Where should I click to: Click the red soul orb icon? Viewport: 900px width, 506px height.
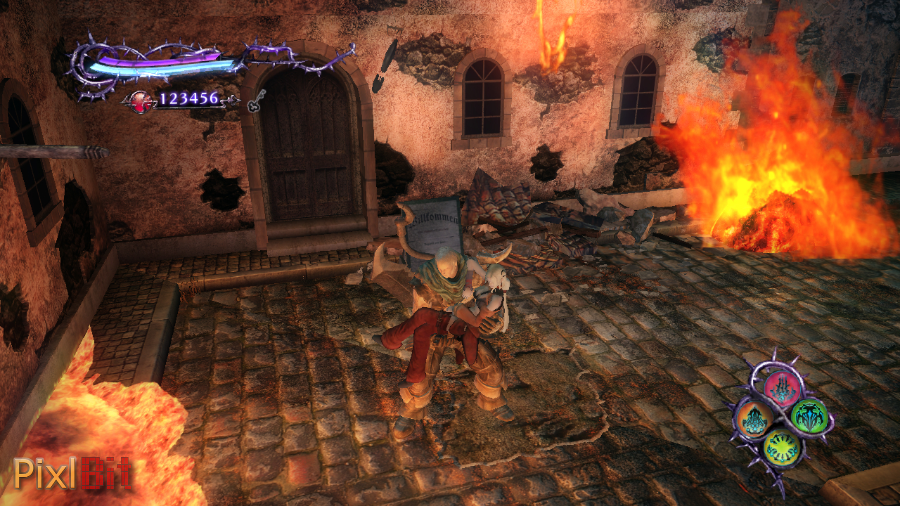tap(141, 100)
